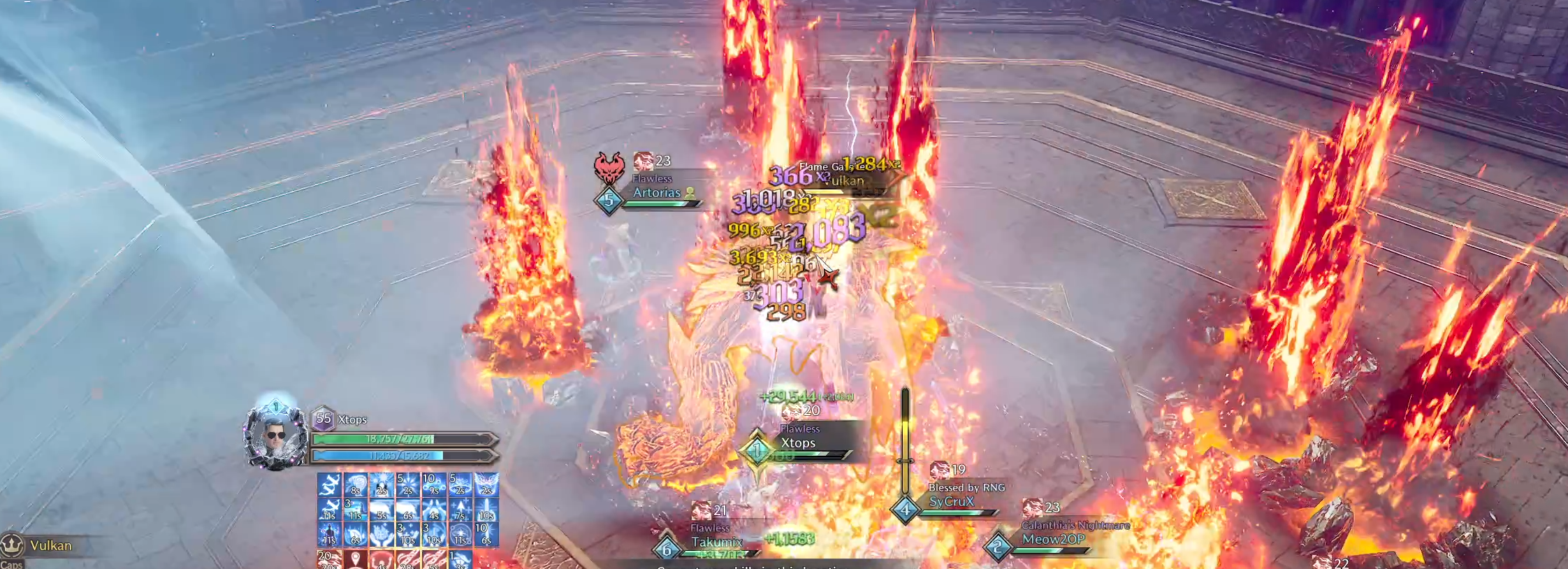Select party member Artorias's nameplate

pyautogui.click(x=656, y=193)
